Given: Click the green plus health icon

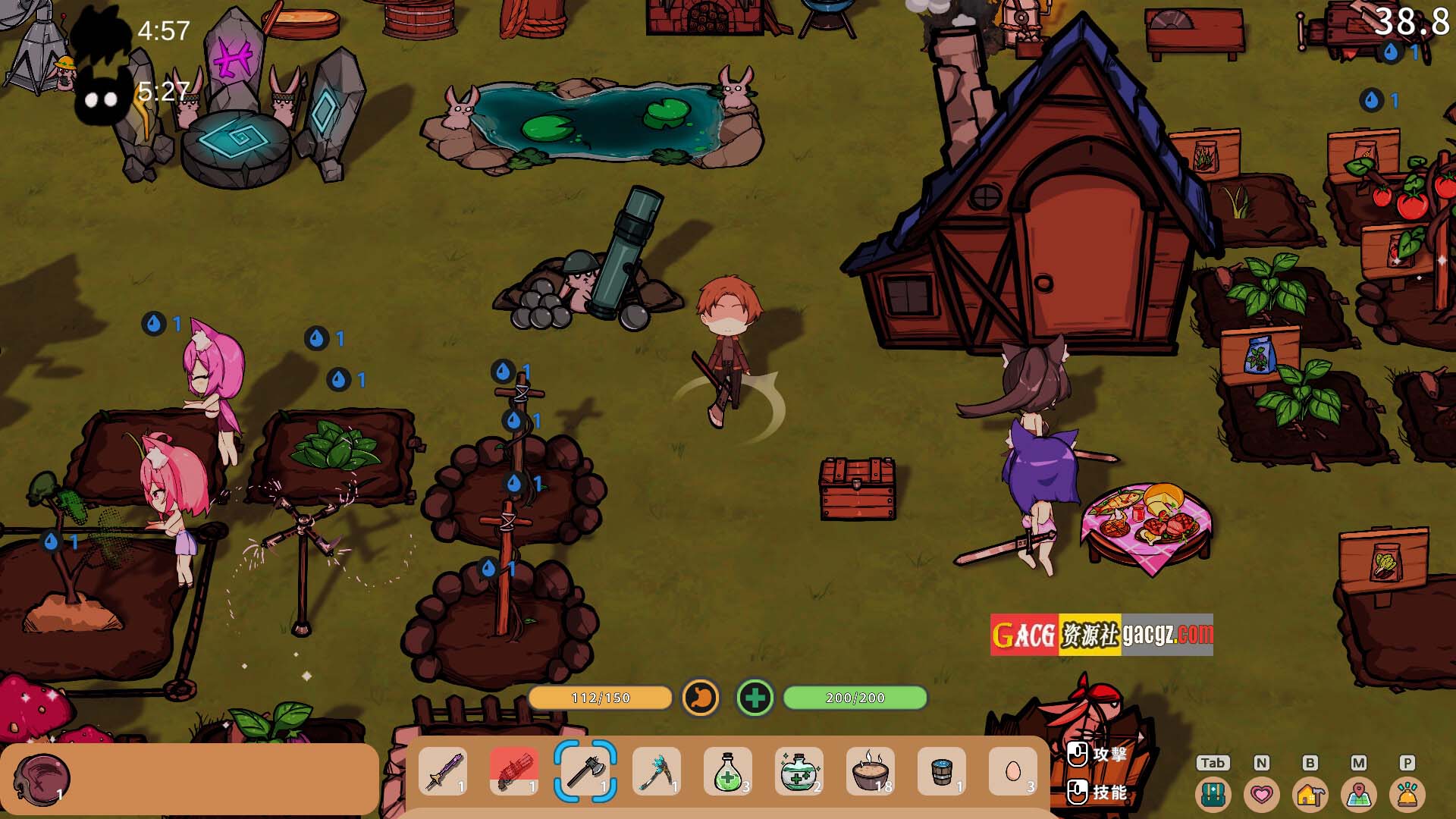Looking at the screenshot, I should coord(755,698).
